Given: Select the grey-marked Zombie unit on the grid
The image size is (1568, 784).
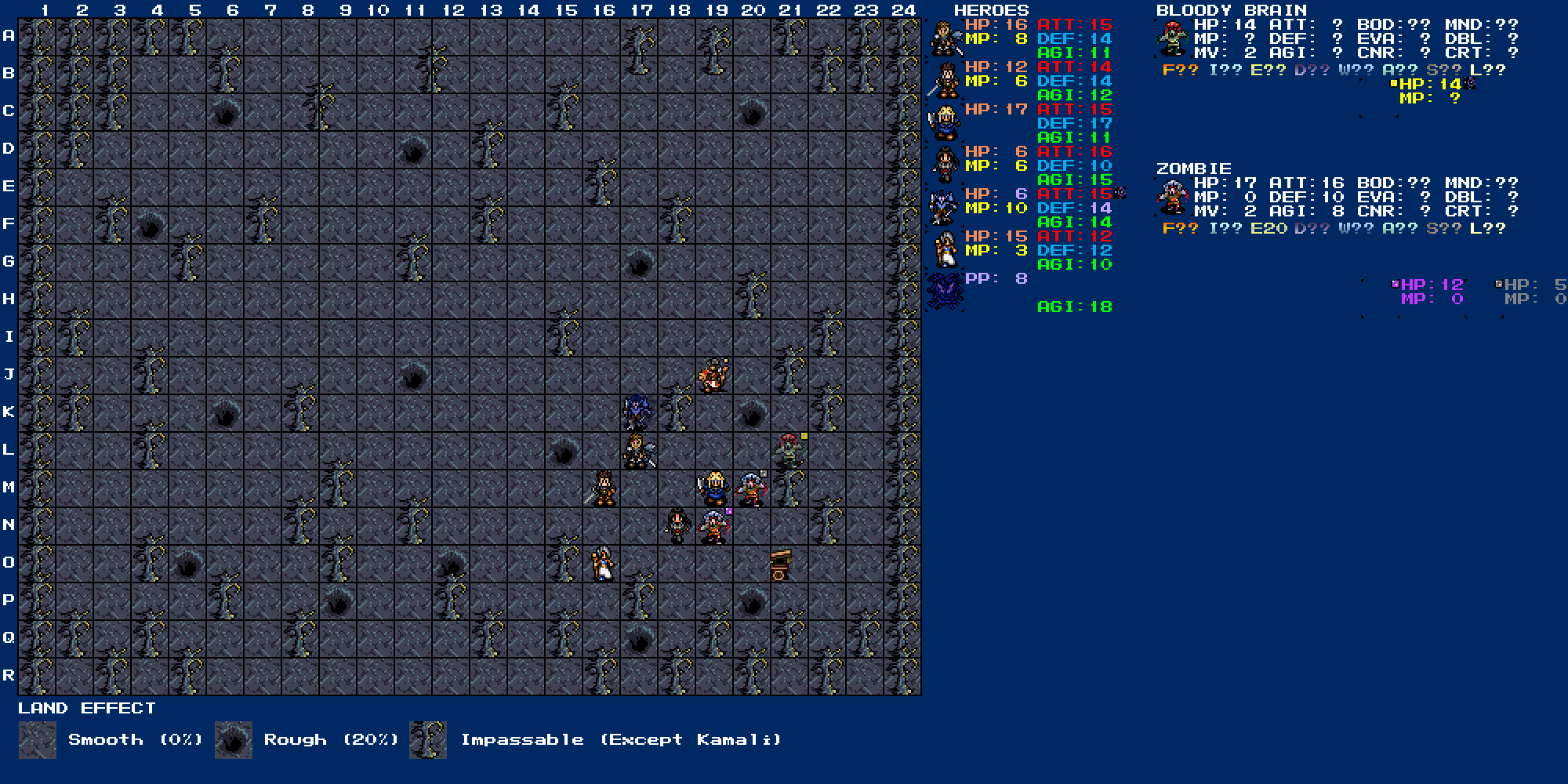Looking at the screenshot, I should coord(752,488).
